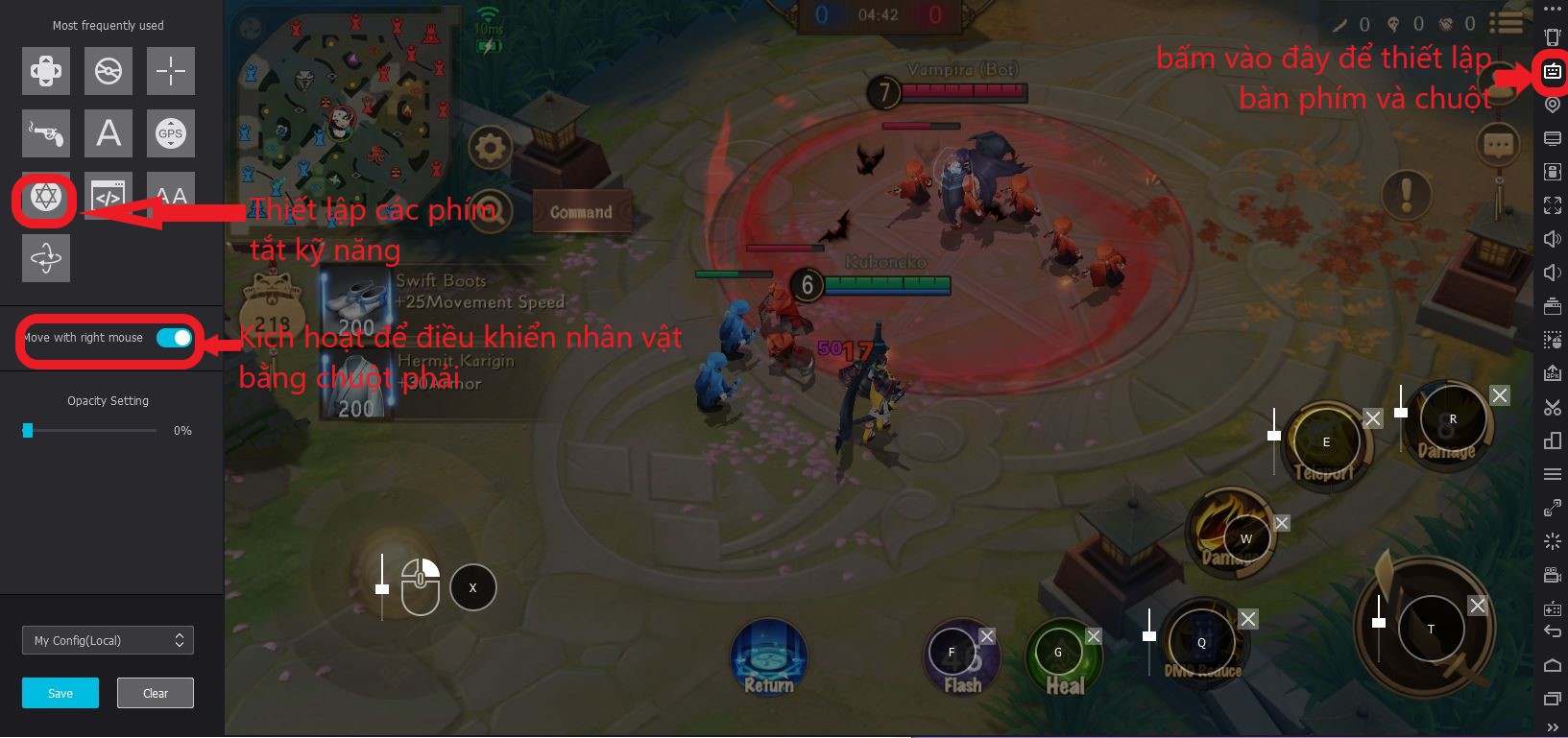
Task: Click the Opacity Setting slider handle
Action: click(28, 430)
